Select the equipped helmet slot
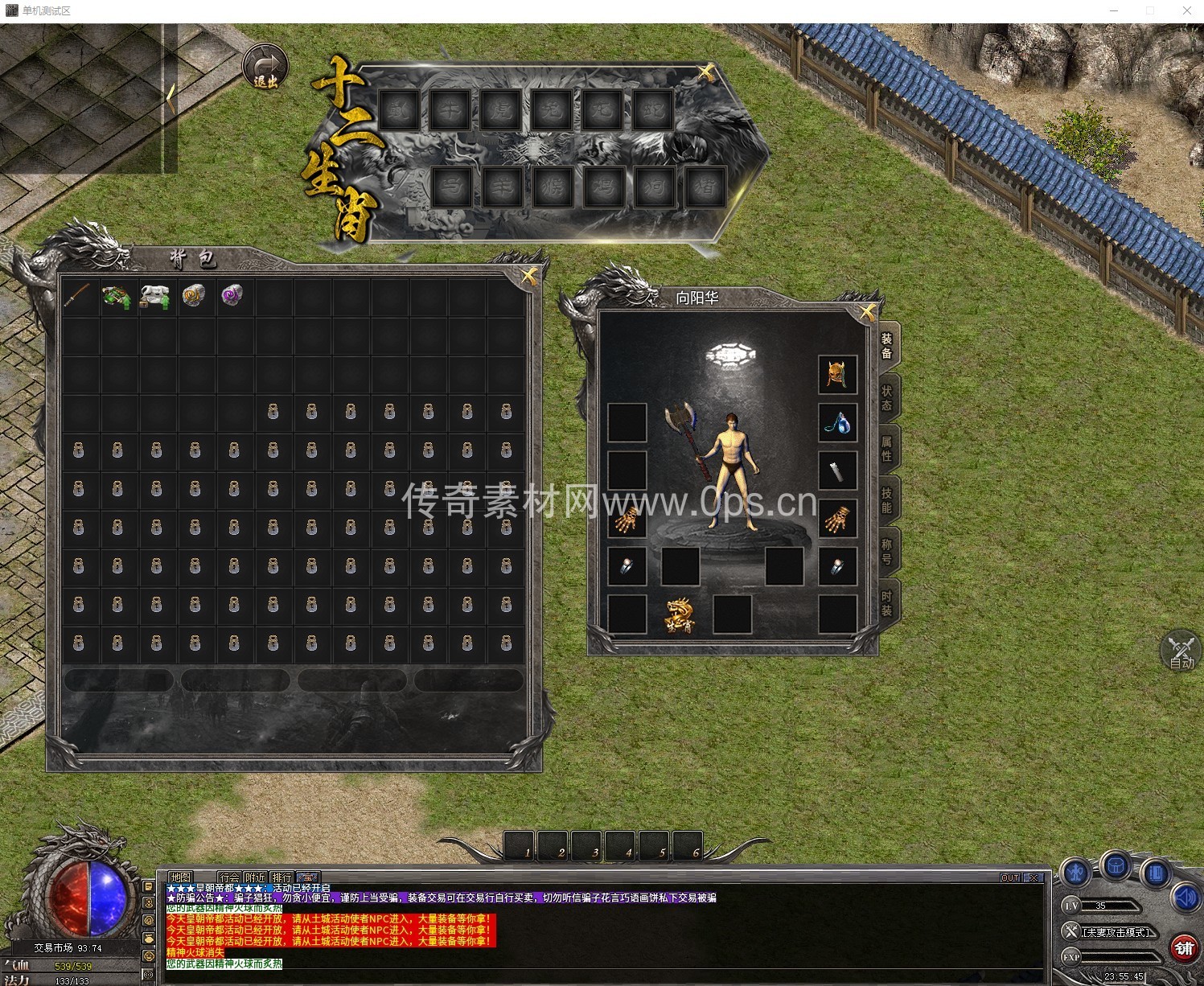 (x=837, y=375)
